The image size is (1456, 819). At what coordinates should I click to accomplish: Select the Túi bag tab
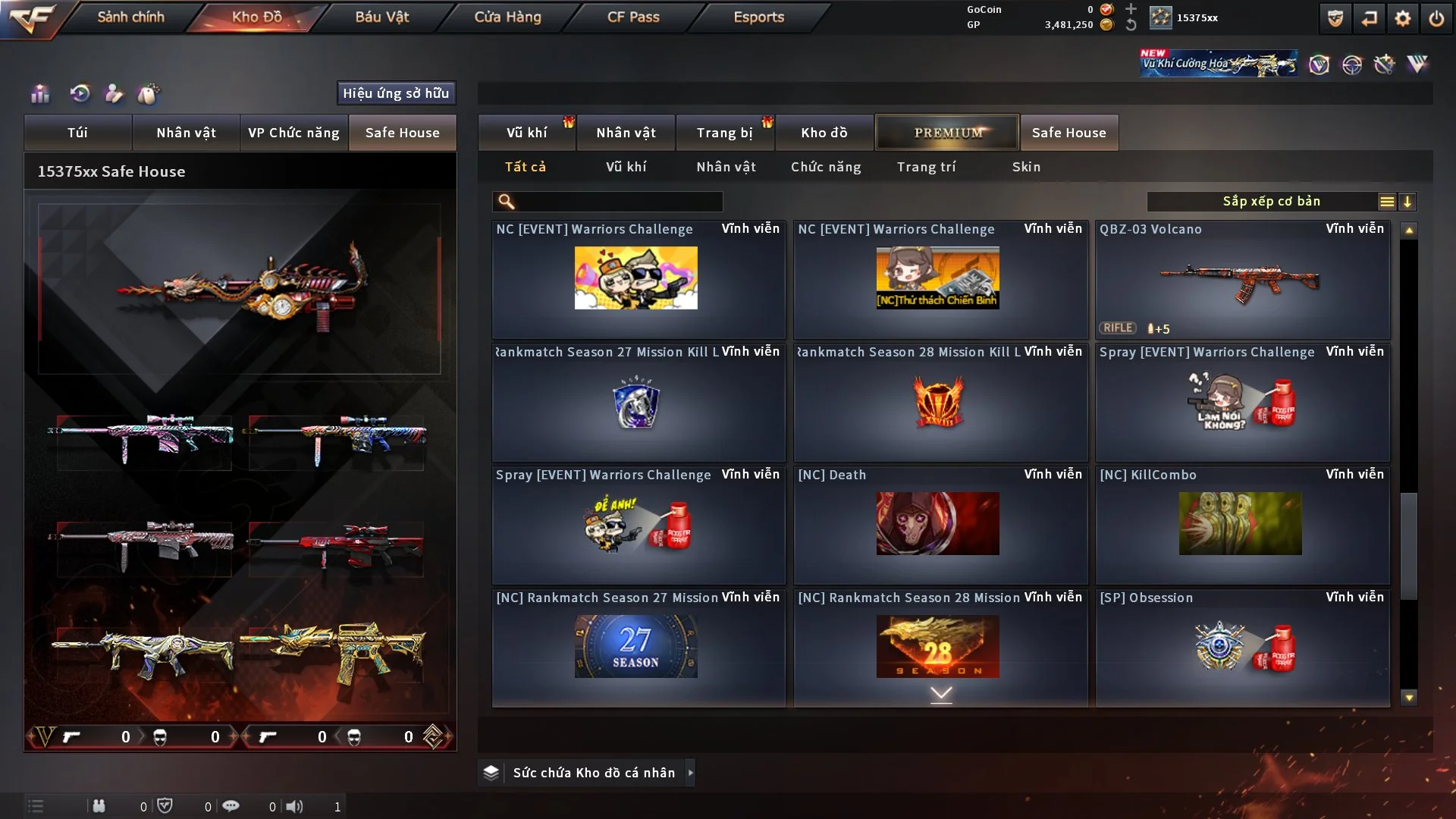(77, 133)
